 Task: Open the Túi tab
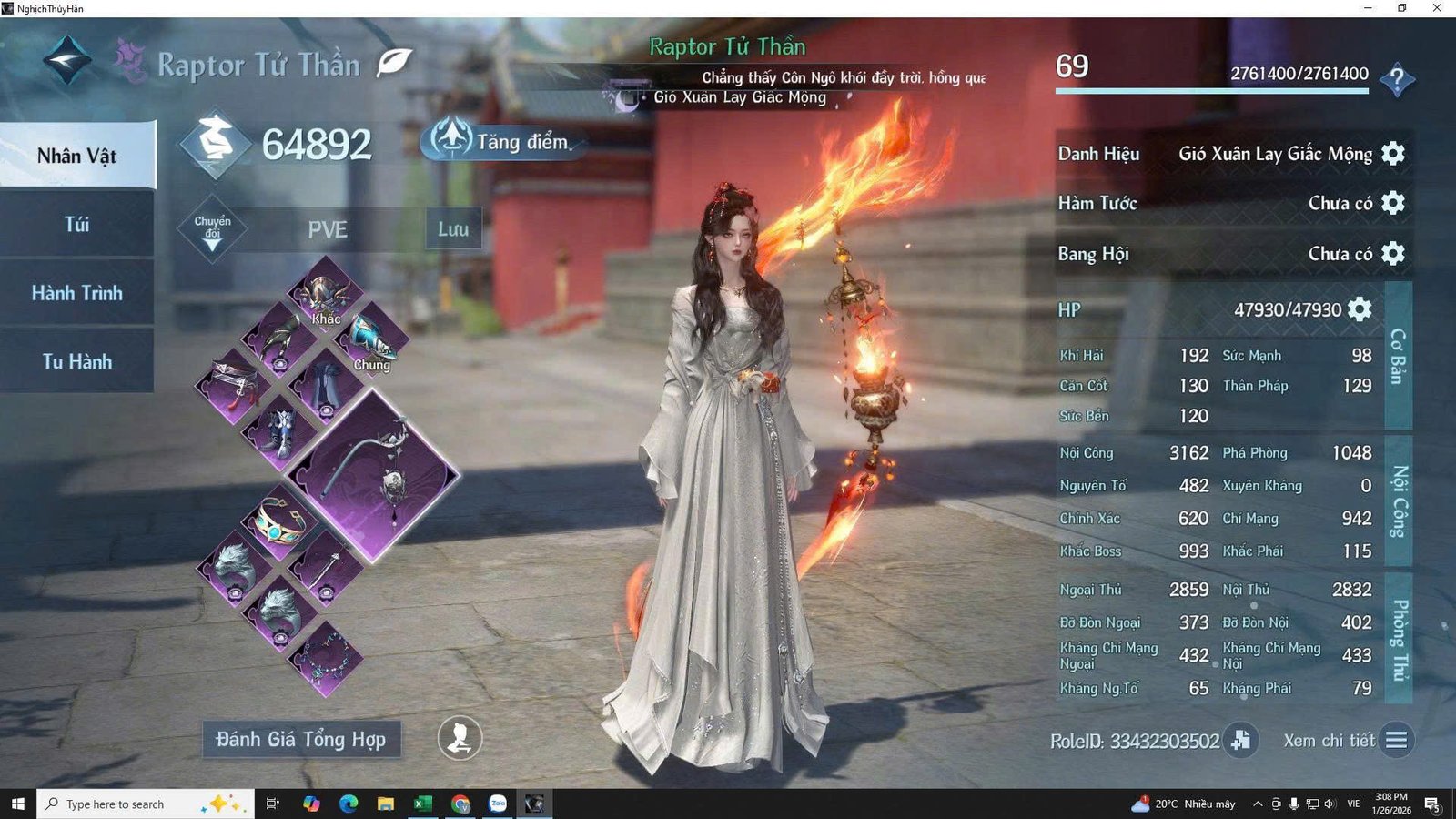[76, 225]
